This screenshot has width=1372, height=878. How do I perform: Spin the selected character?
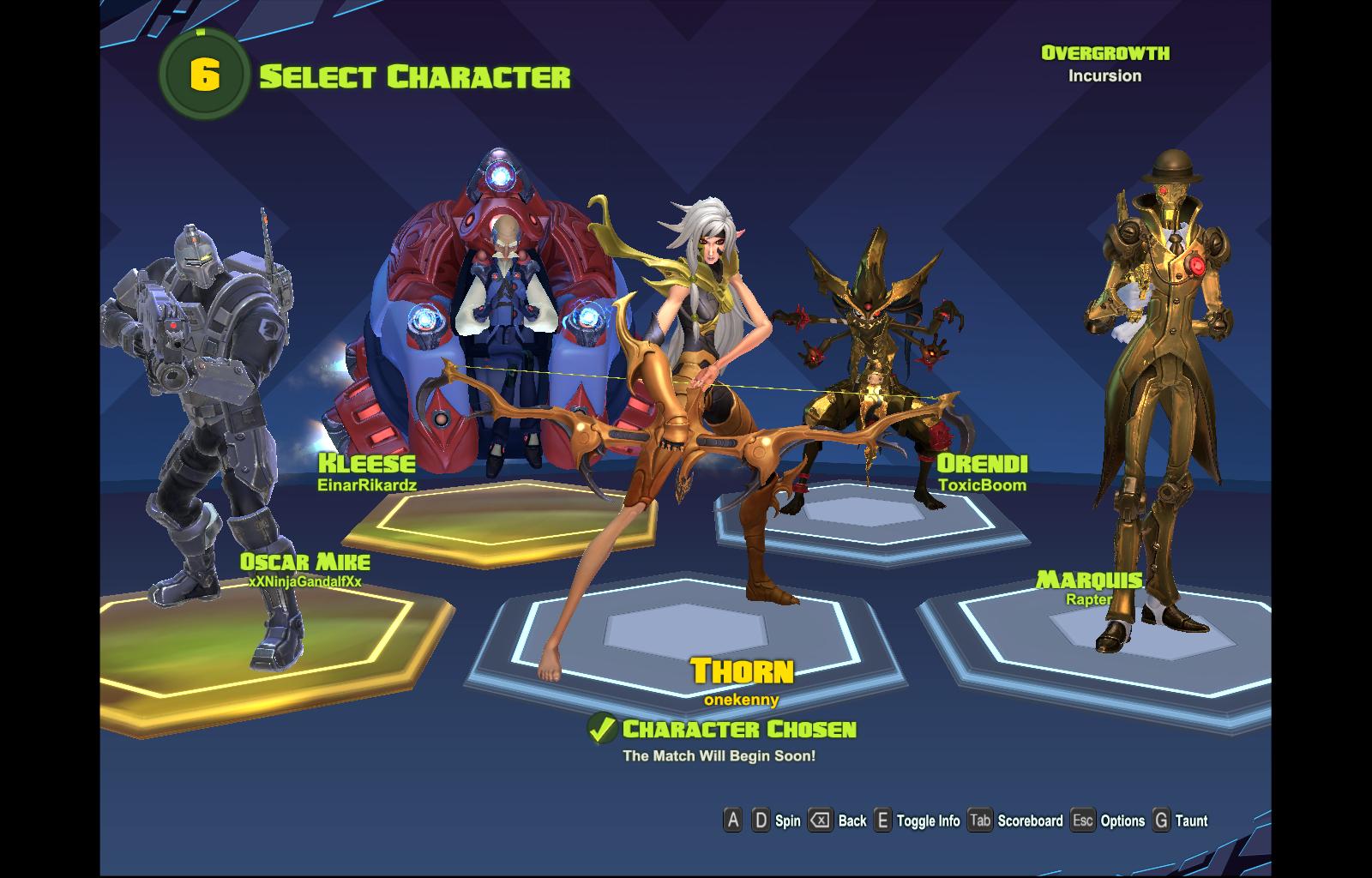pyautogui.click(x=776, y=821)
